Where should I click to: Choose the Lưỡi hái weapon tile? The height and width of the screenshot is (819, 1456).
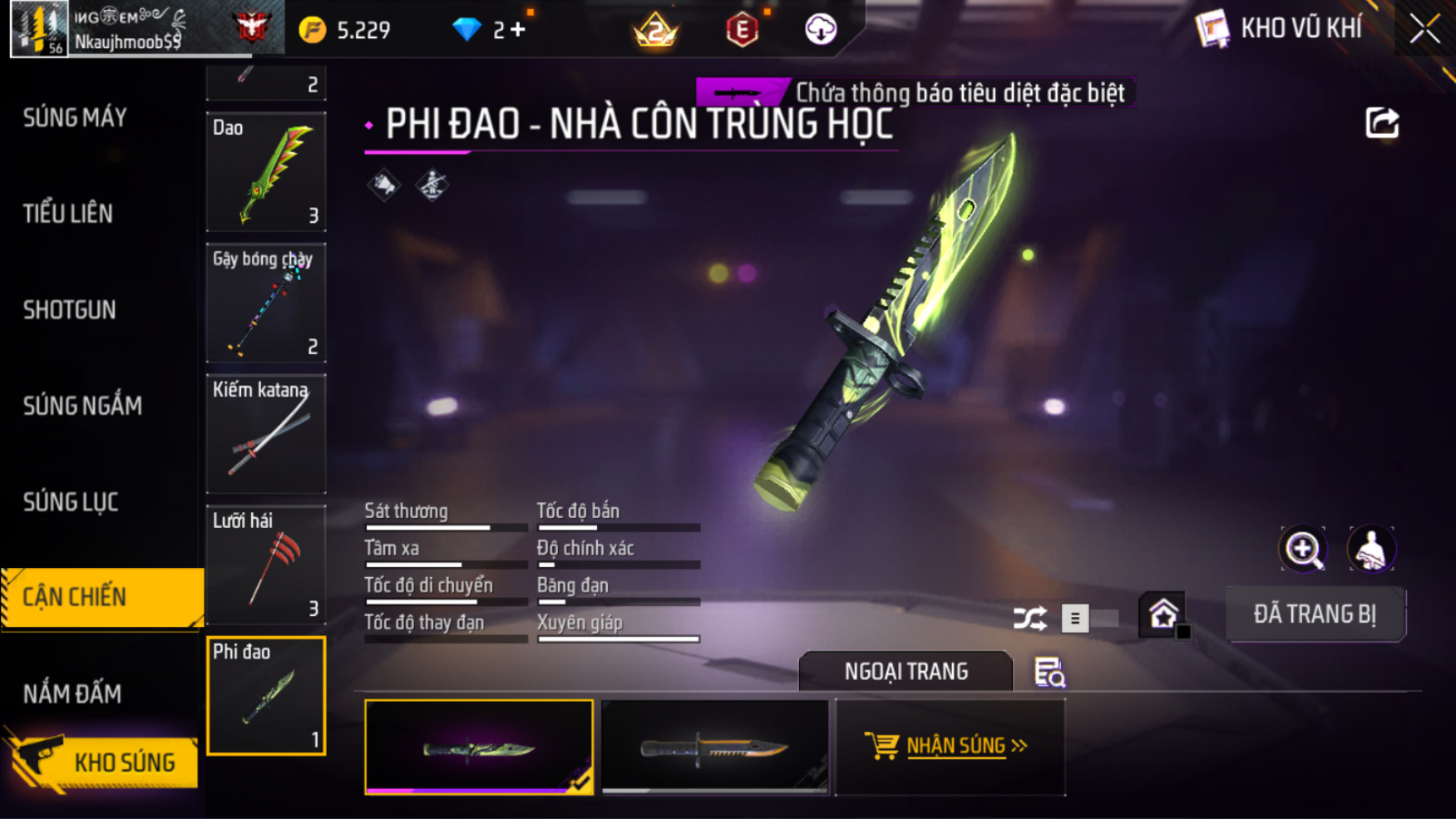pyautogui.click(x=266, y=565)
